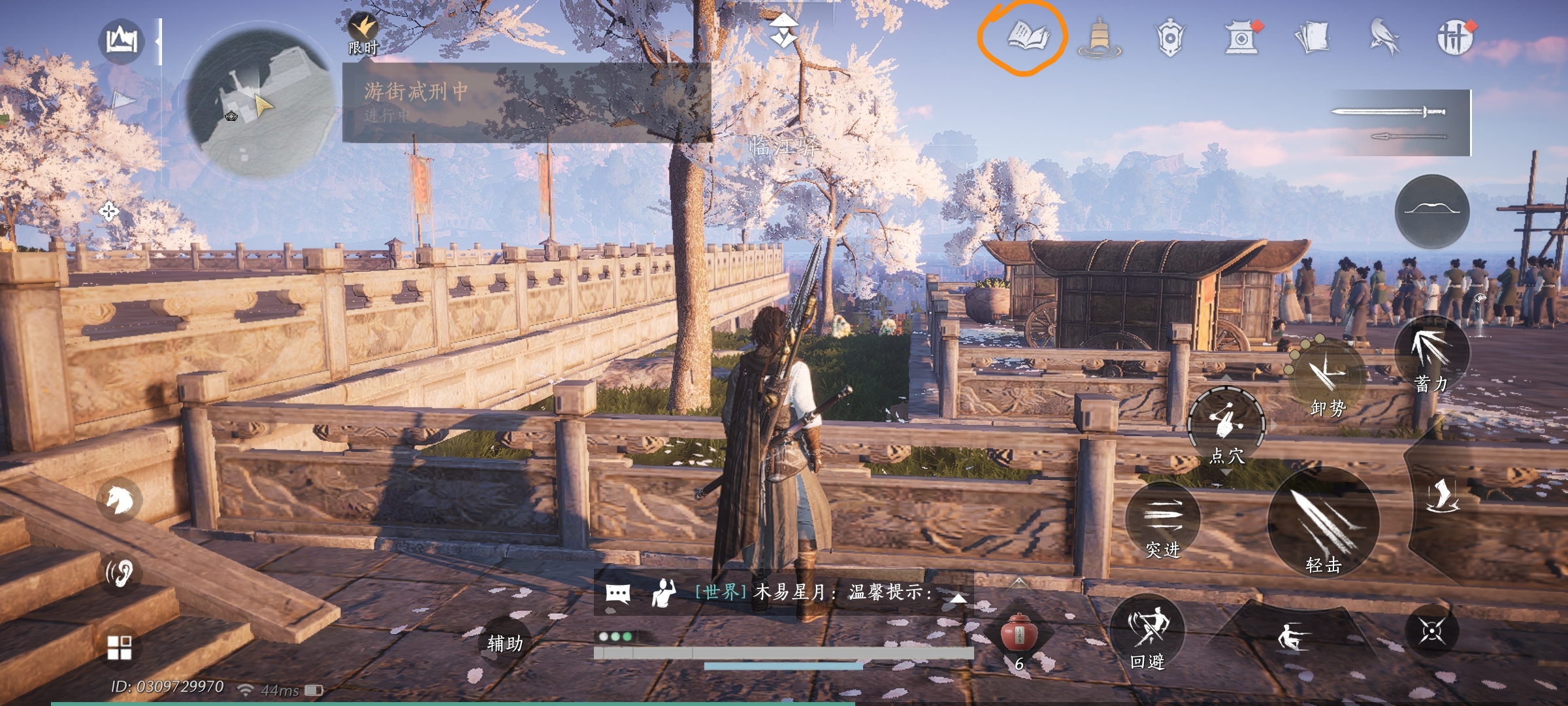Viewport: 1568px width, 706px height.
Task: Open the 限时 limited-time event icon
Action: (363, 34)
